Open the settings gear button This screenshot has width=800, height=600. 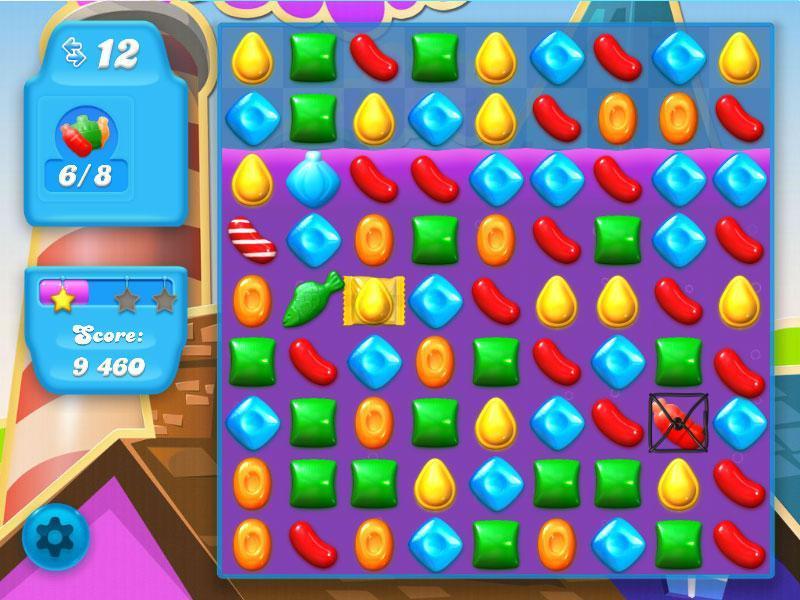tap(56, 537)
